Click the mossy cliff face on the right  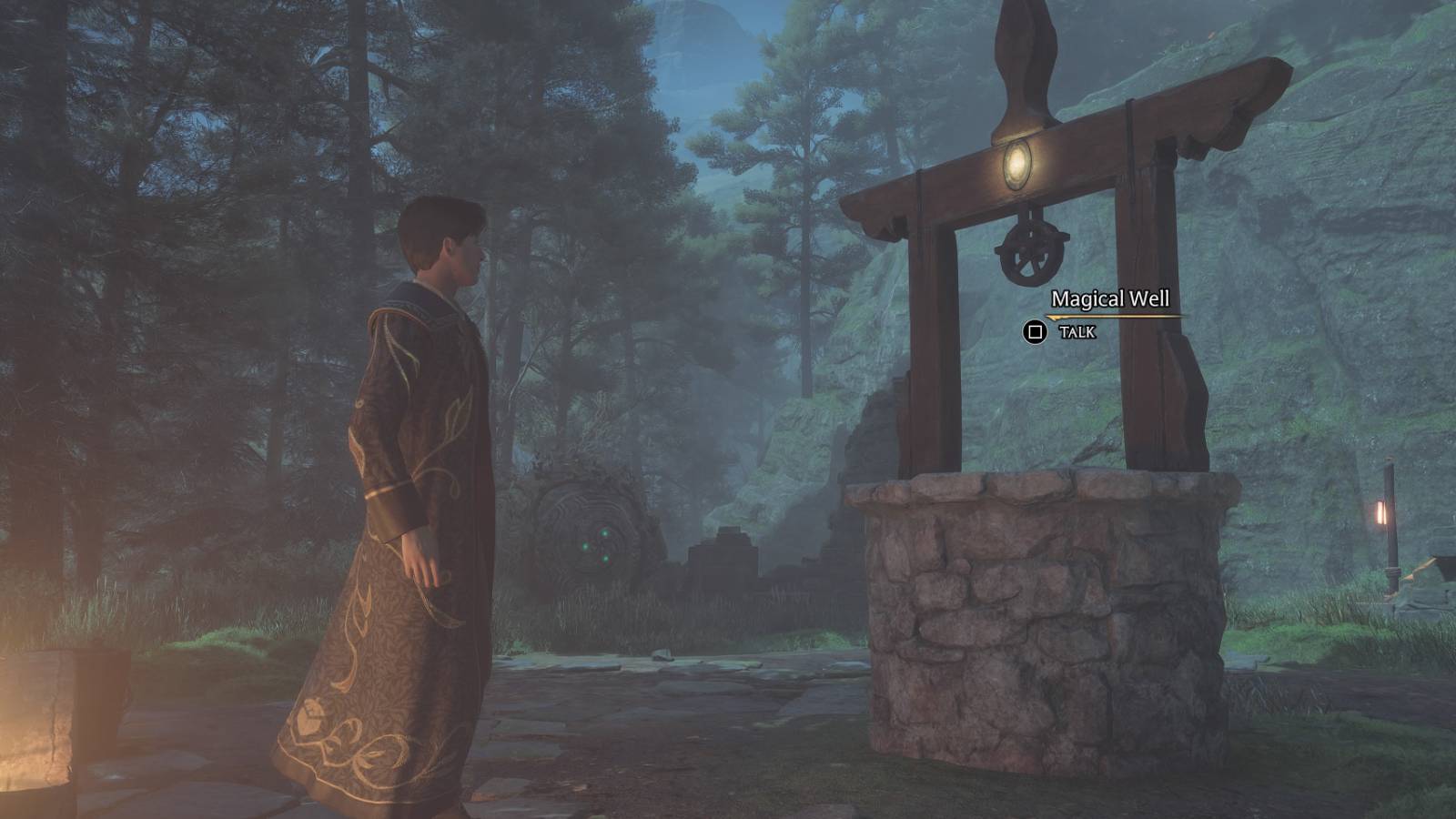click(1319, 364)
